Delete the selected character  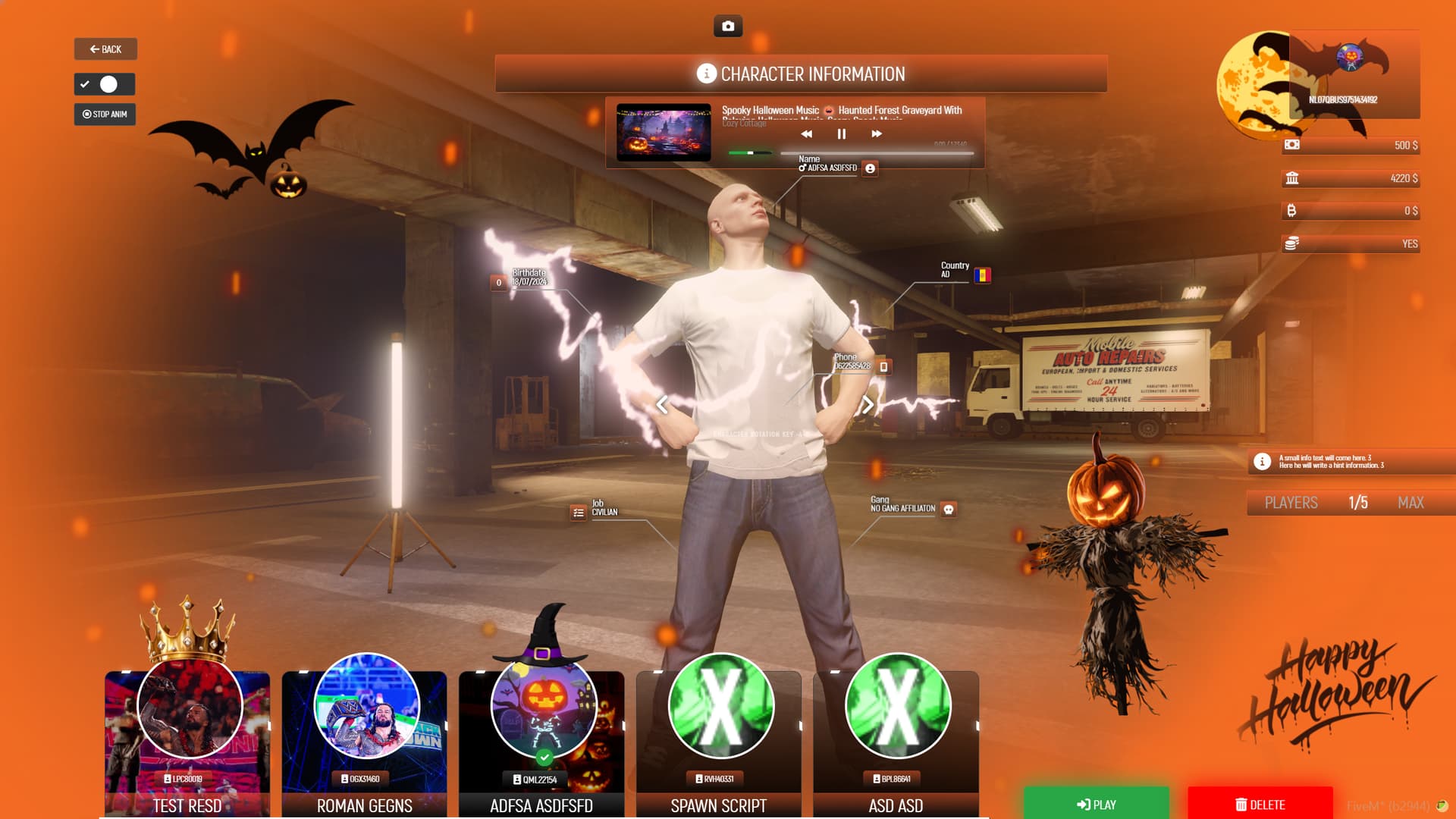(x=1260, y=805)
